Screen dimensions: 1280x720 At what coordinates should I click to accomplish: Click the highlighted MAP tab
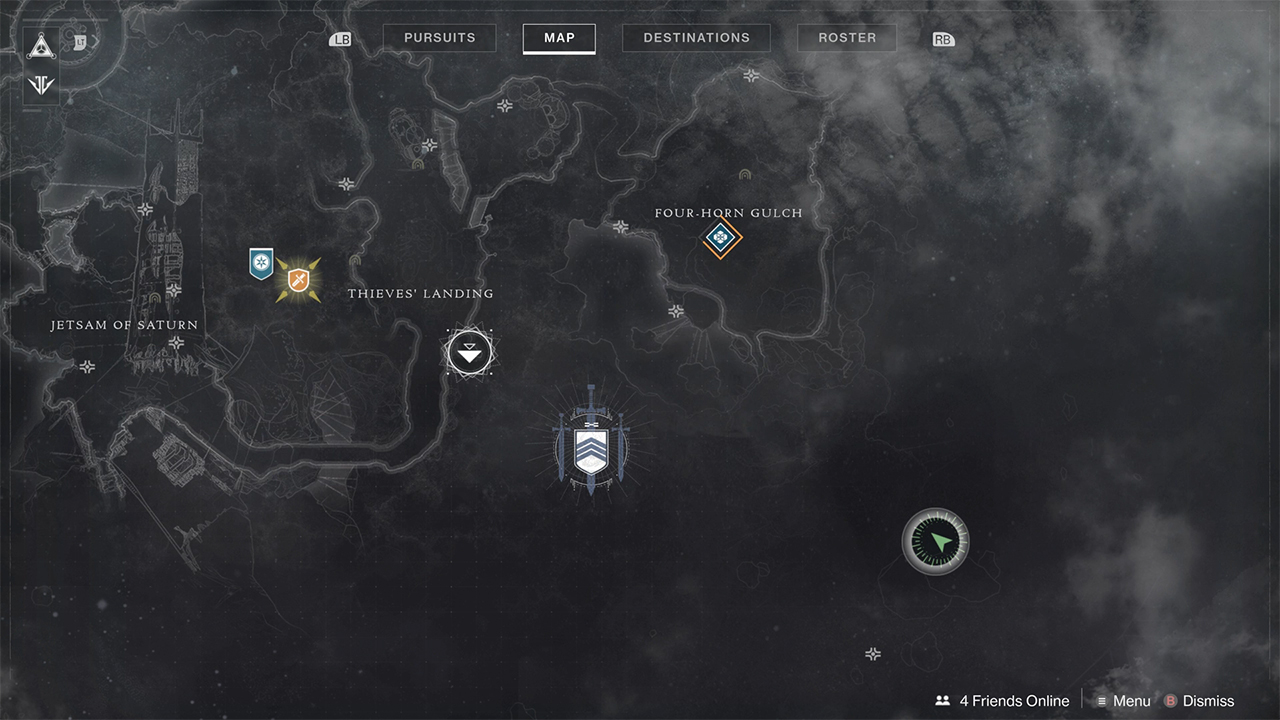(x=559, y=38)
